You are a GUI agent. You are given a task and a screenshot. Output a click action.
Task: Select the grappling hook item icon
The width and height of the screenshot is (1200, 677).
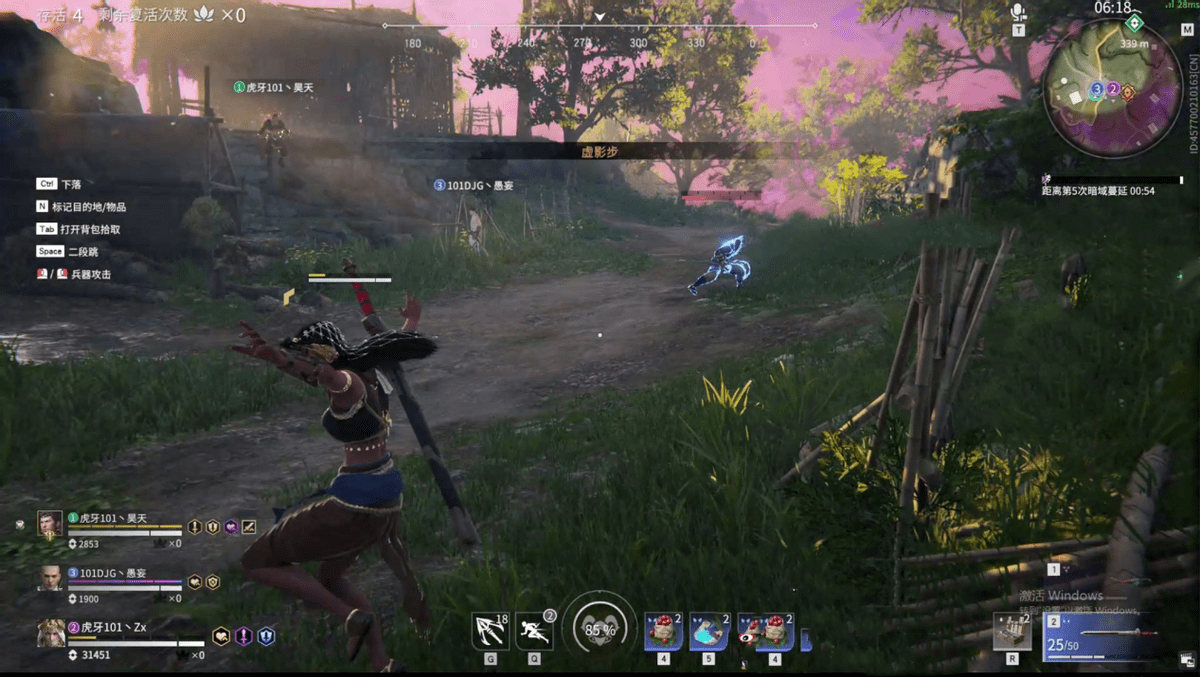(x=490, y=631)
